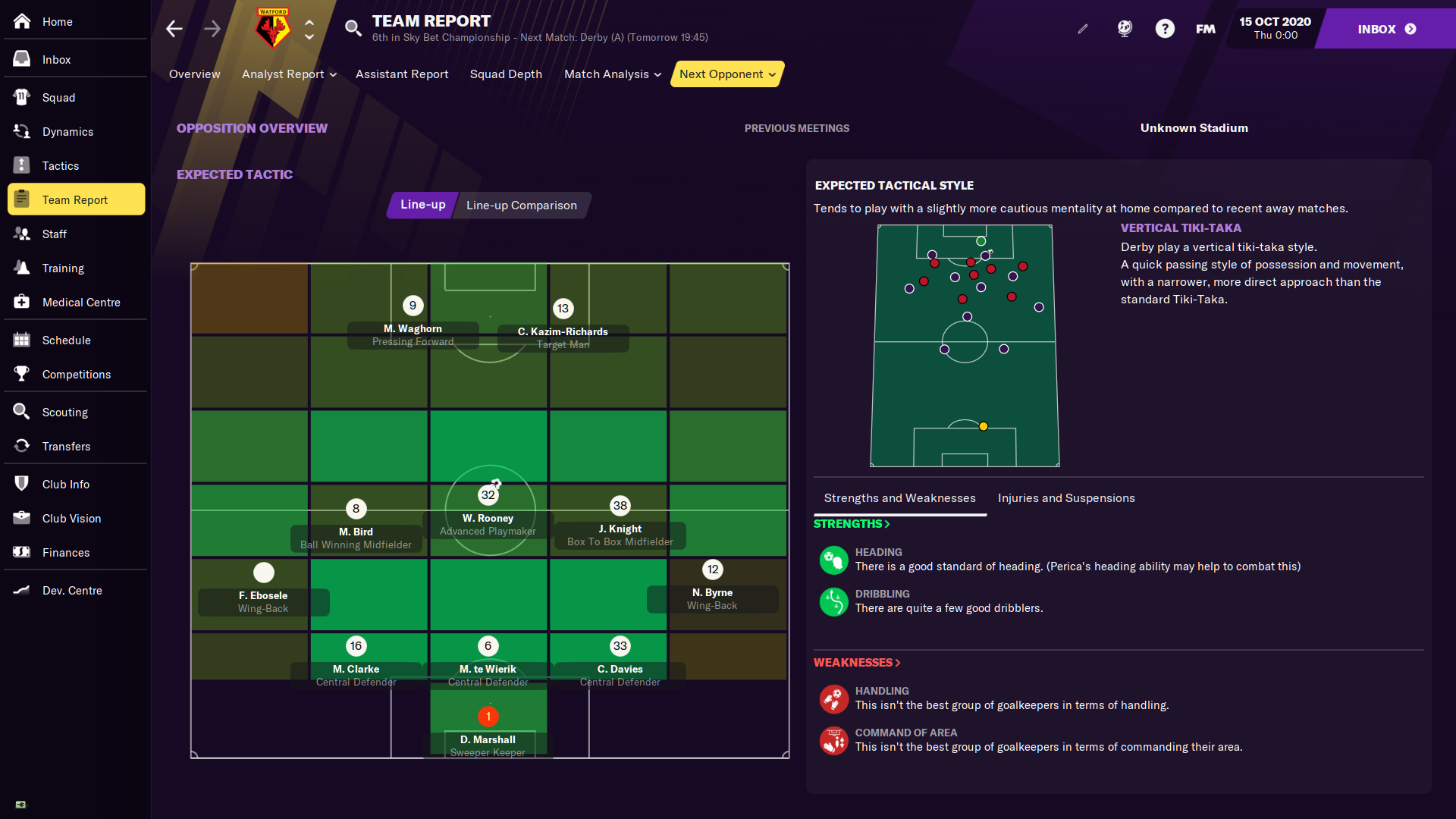
Task: Open the Training section
Action: tap(63, 268)
